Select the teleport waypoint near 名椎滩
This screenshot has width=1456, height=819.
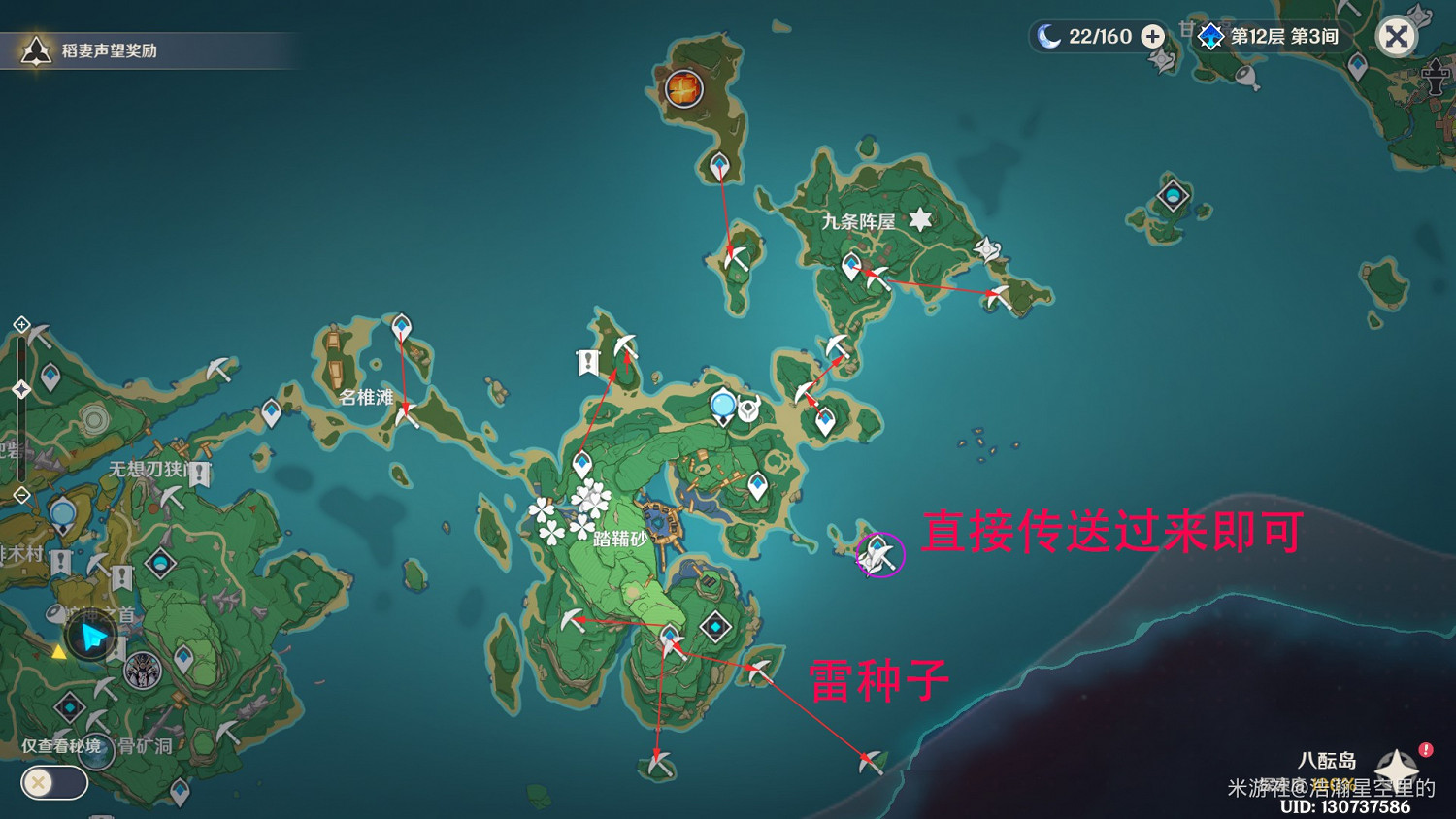[x=401, y=326]
